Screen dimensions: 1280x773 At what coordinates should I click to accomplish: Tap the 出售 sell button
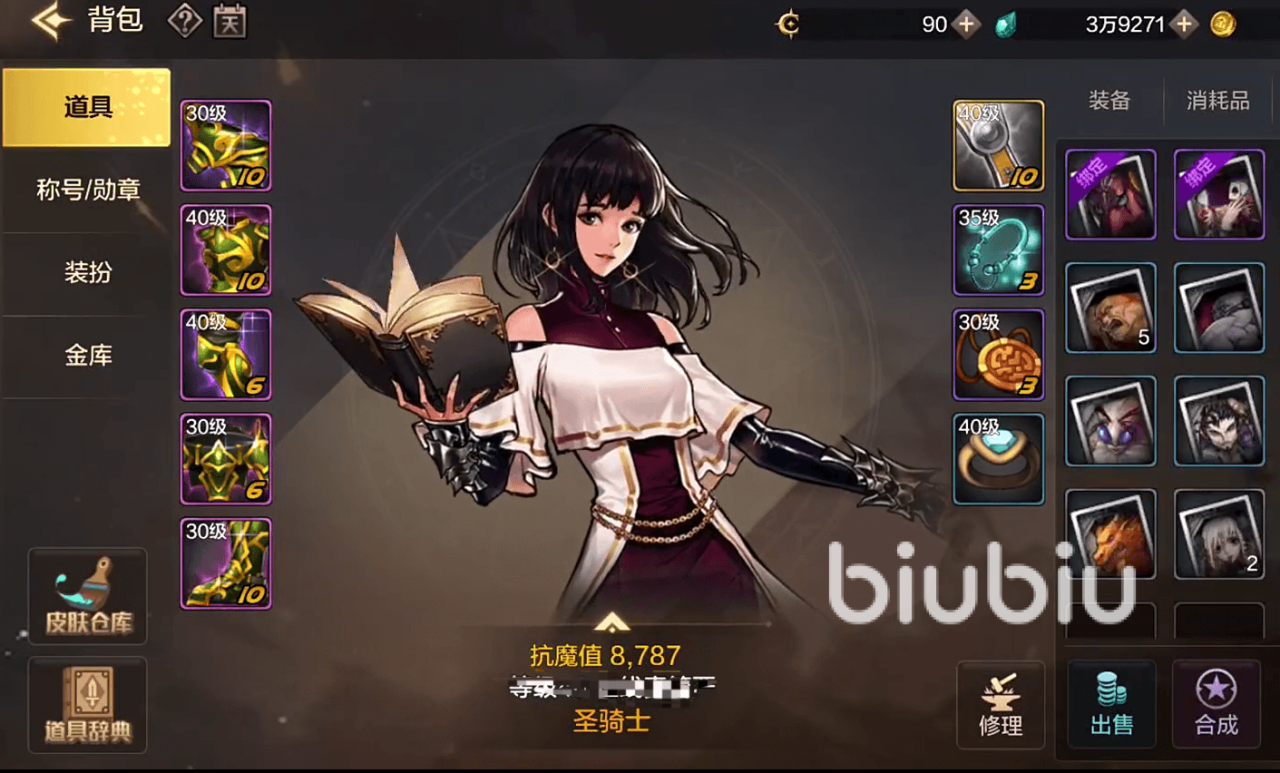coord(1111,705)
